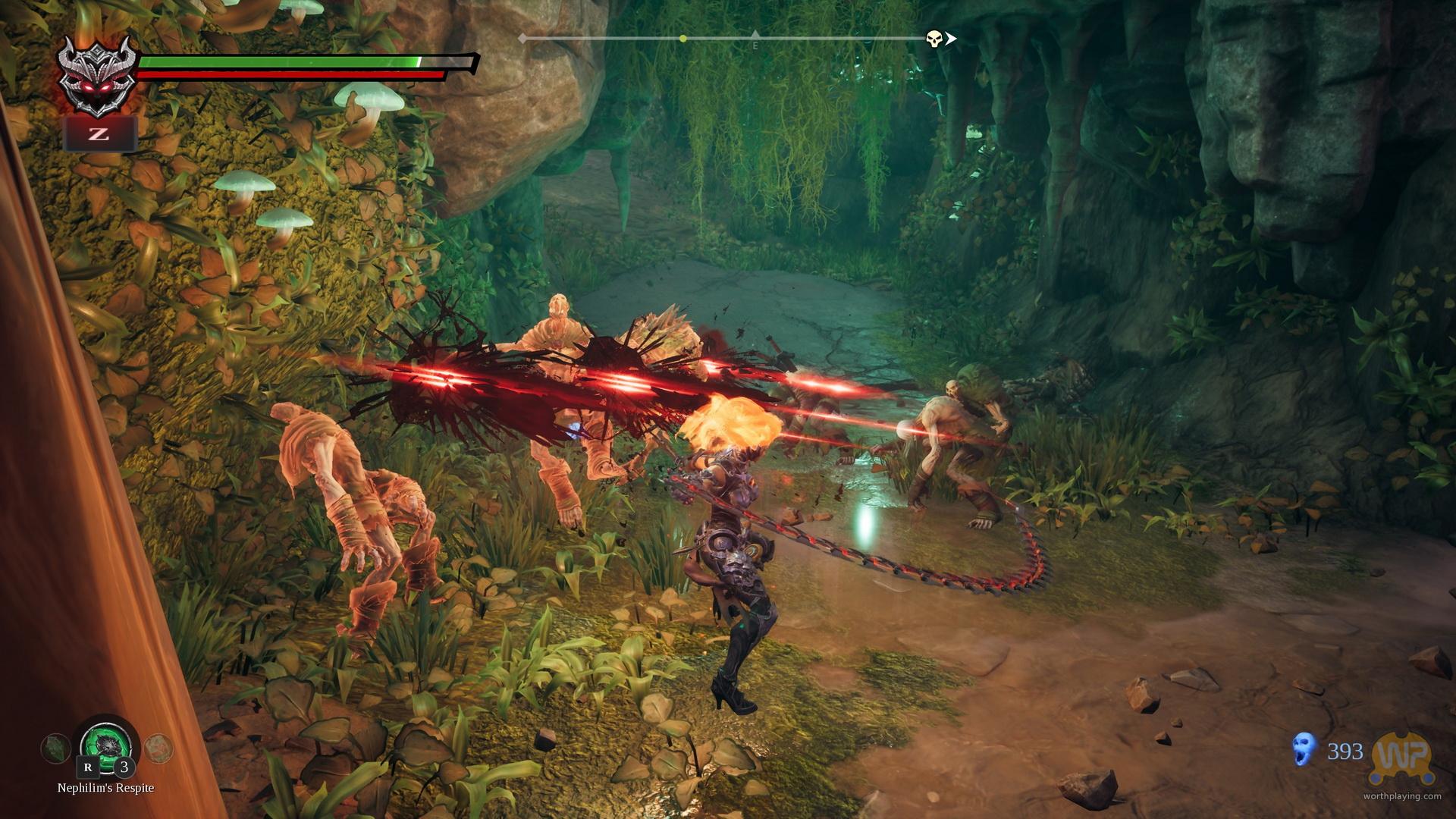The height and width of the screenshot is (819, 1456).
Task: Select the green shard item slot
Action: (x=55, y=748)
